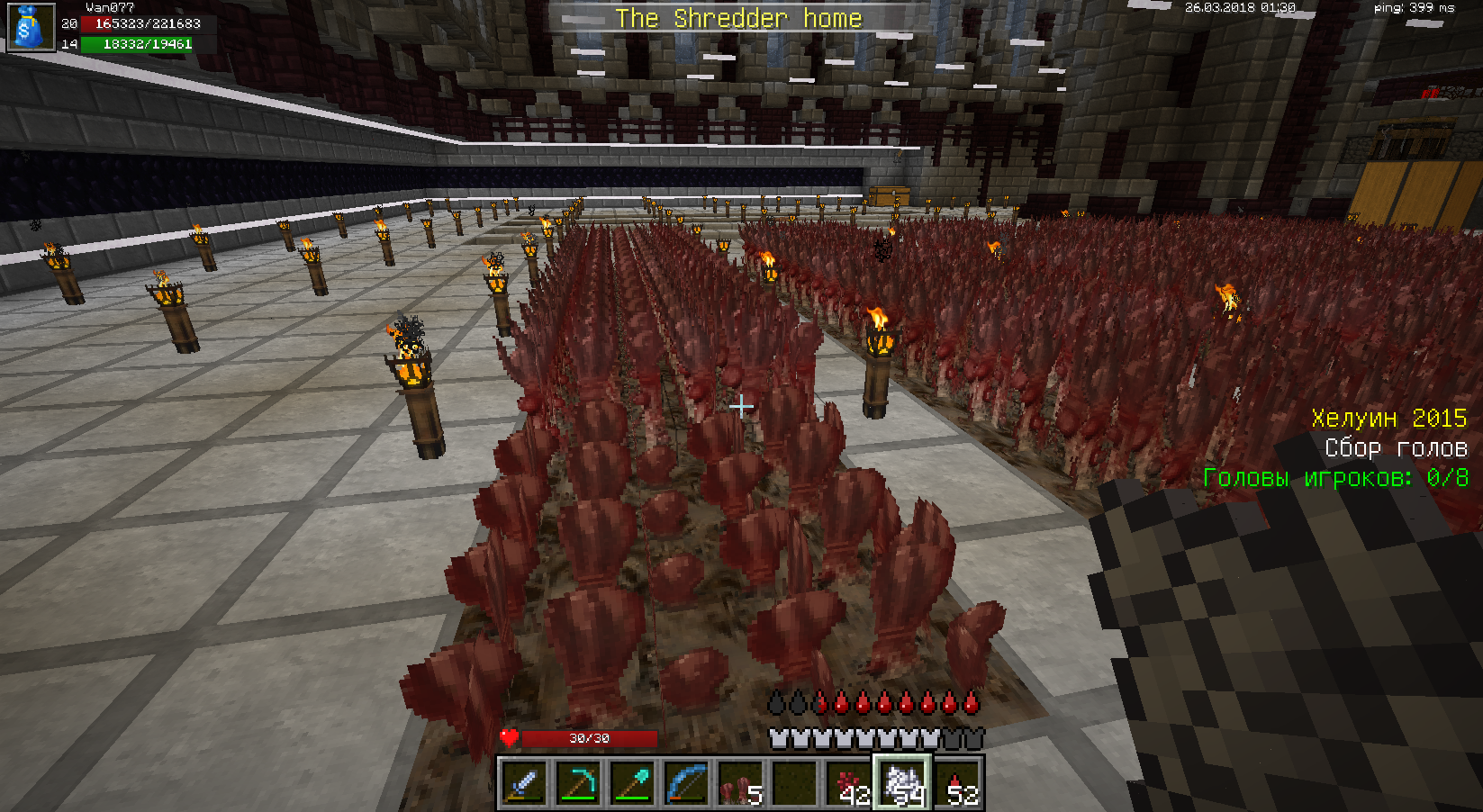Select the diamond pickaxe slot

579,782
